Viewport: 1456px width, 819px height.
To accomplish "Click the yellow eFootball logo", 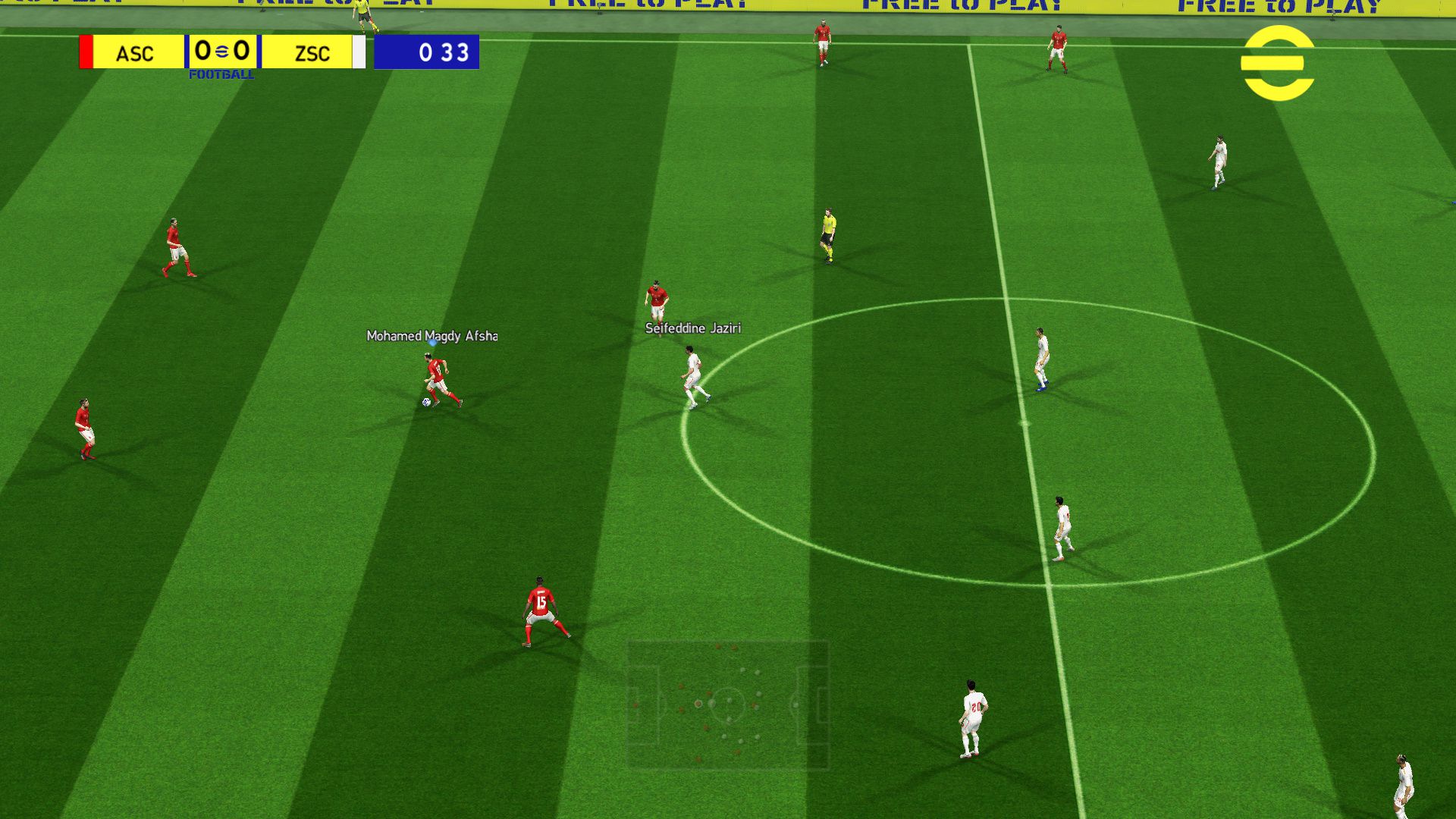I will pos(1277,63).
